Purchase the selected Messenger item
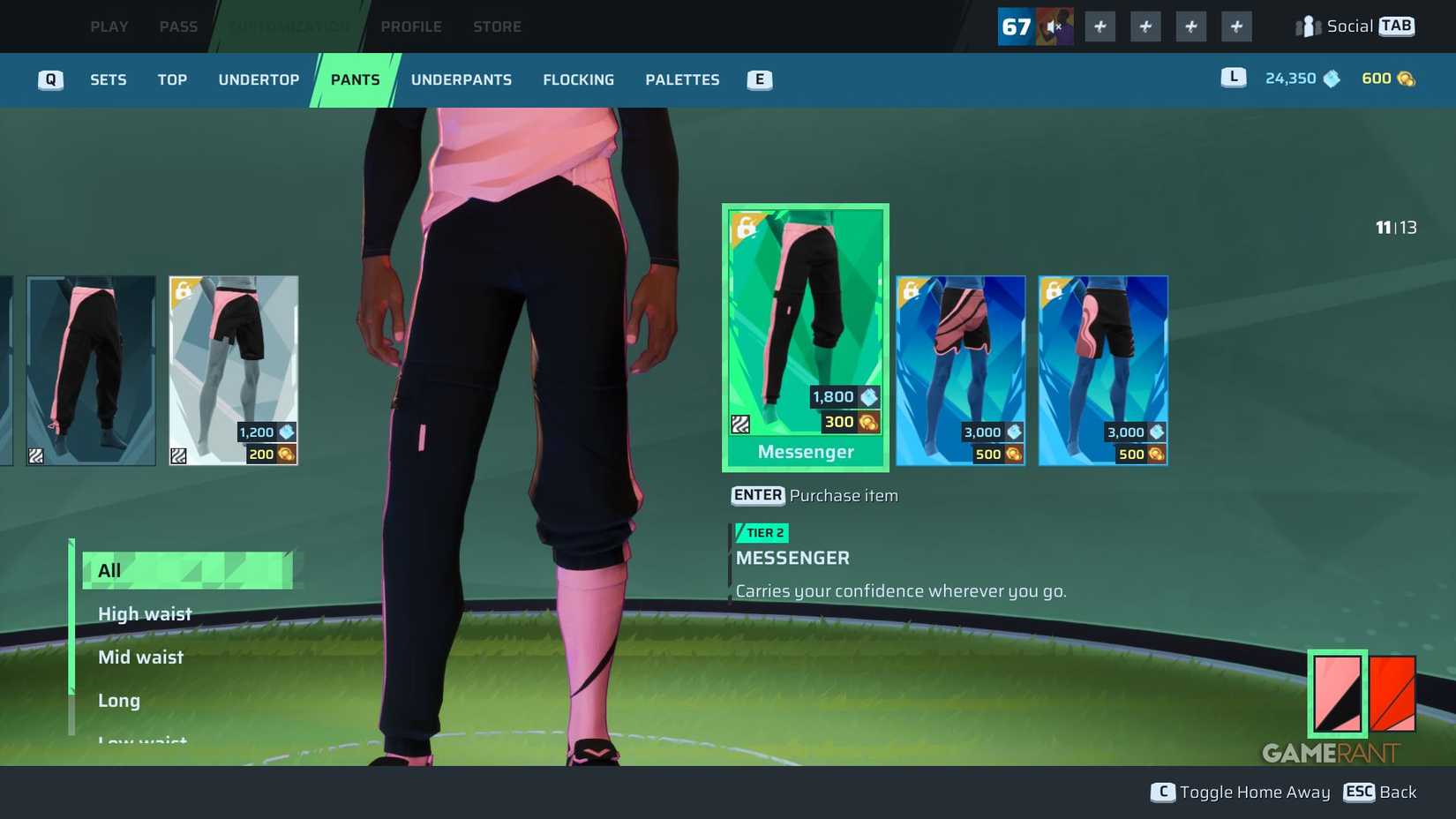This screenshot has height=819, width=1456. click(756, 495)
